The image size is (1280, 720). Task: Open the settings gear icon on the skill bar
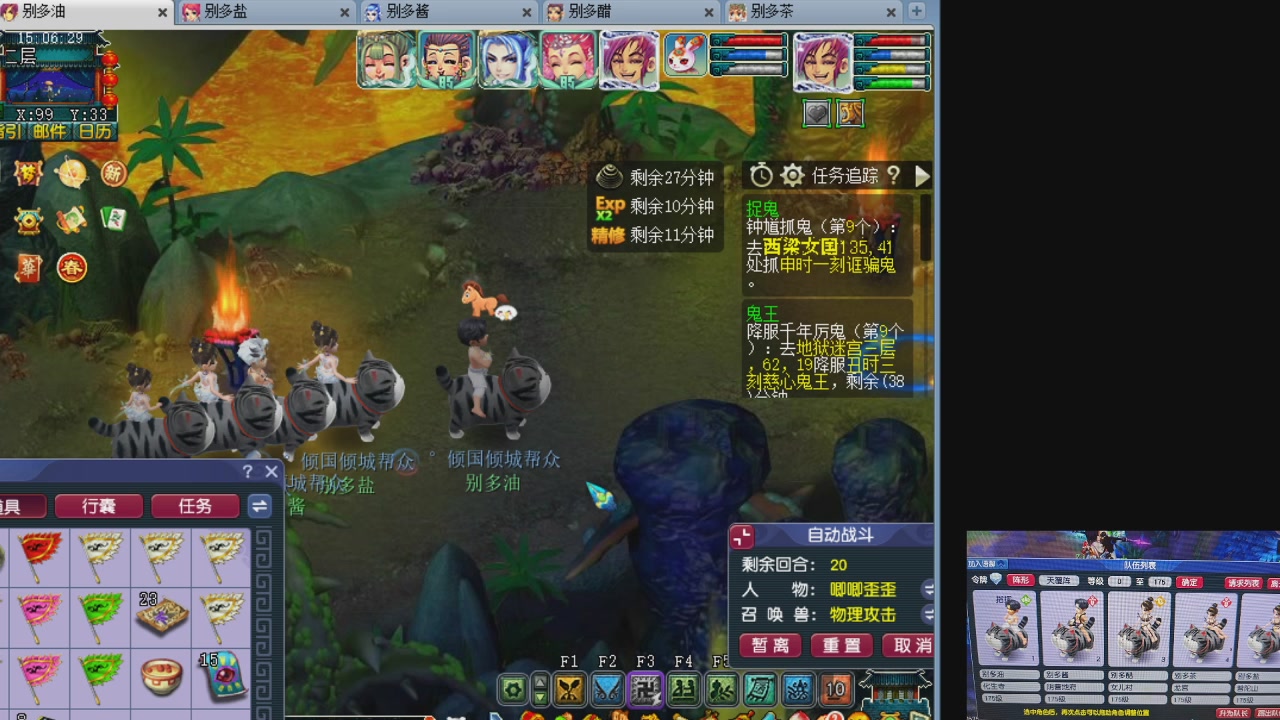(x=512, y=689)
